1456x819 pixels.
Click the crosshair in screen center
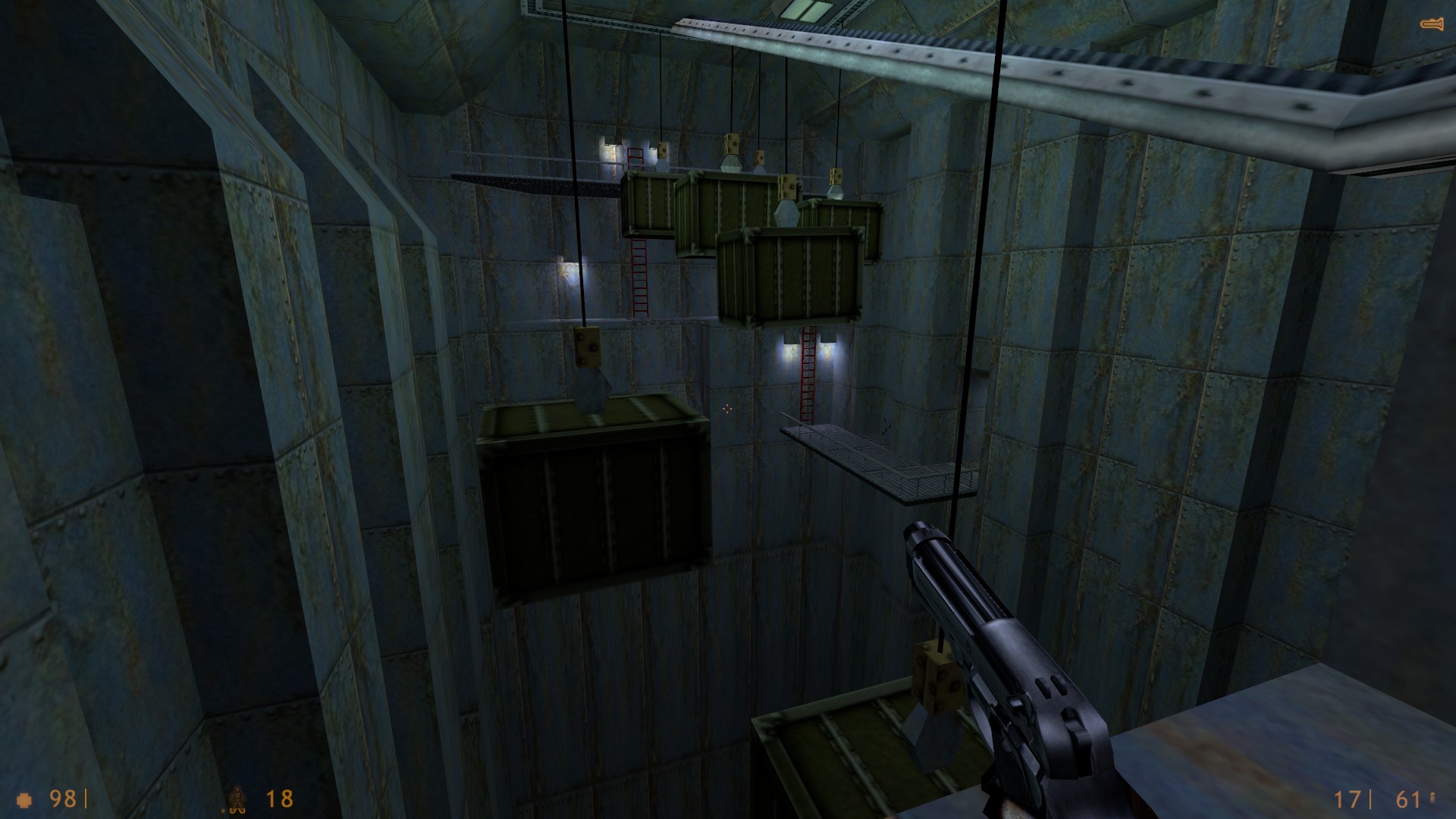[726, 409]
